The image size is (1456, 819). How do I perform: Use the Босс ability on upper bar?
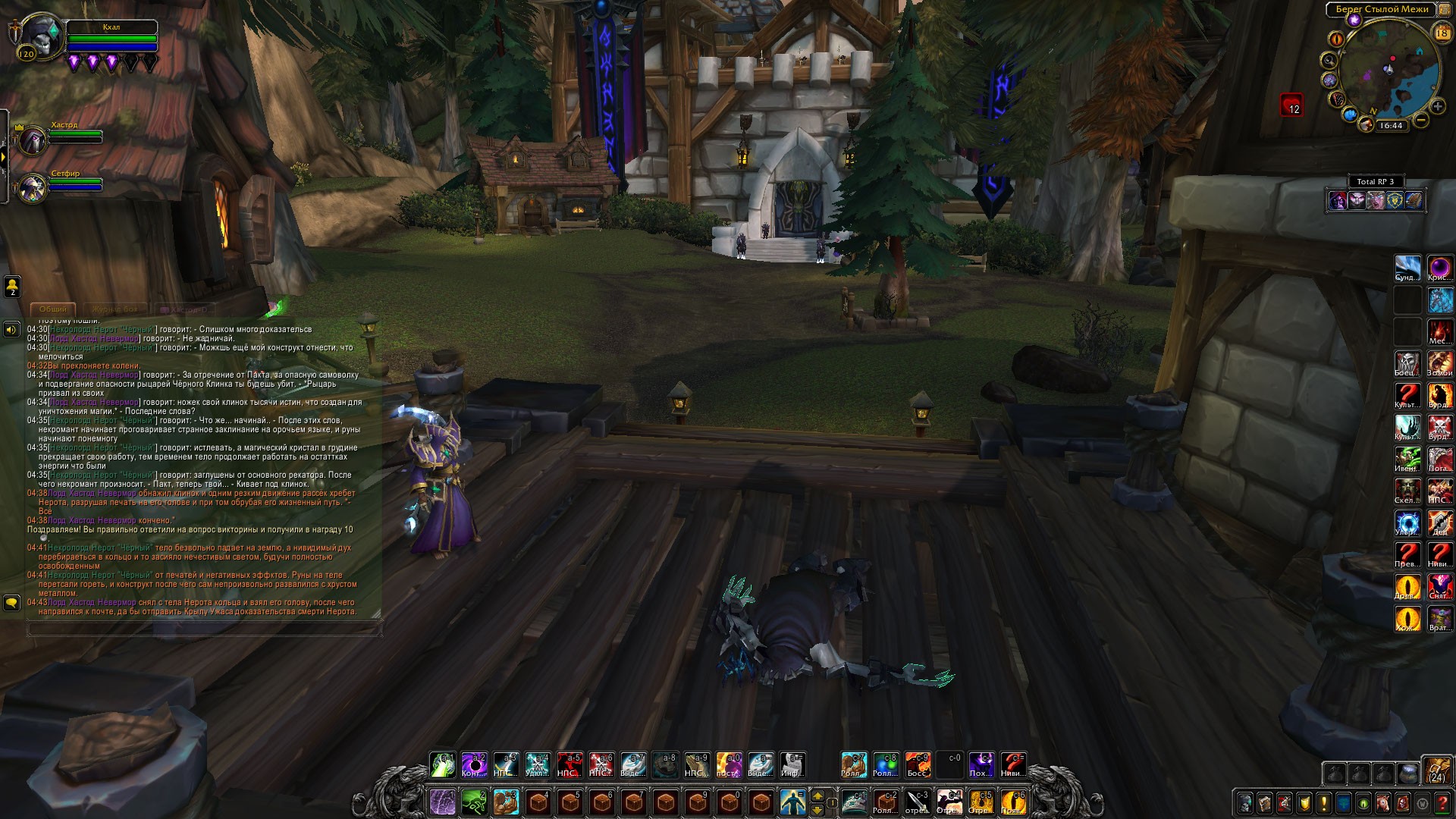[918, 764]
